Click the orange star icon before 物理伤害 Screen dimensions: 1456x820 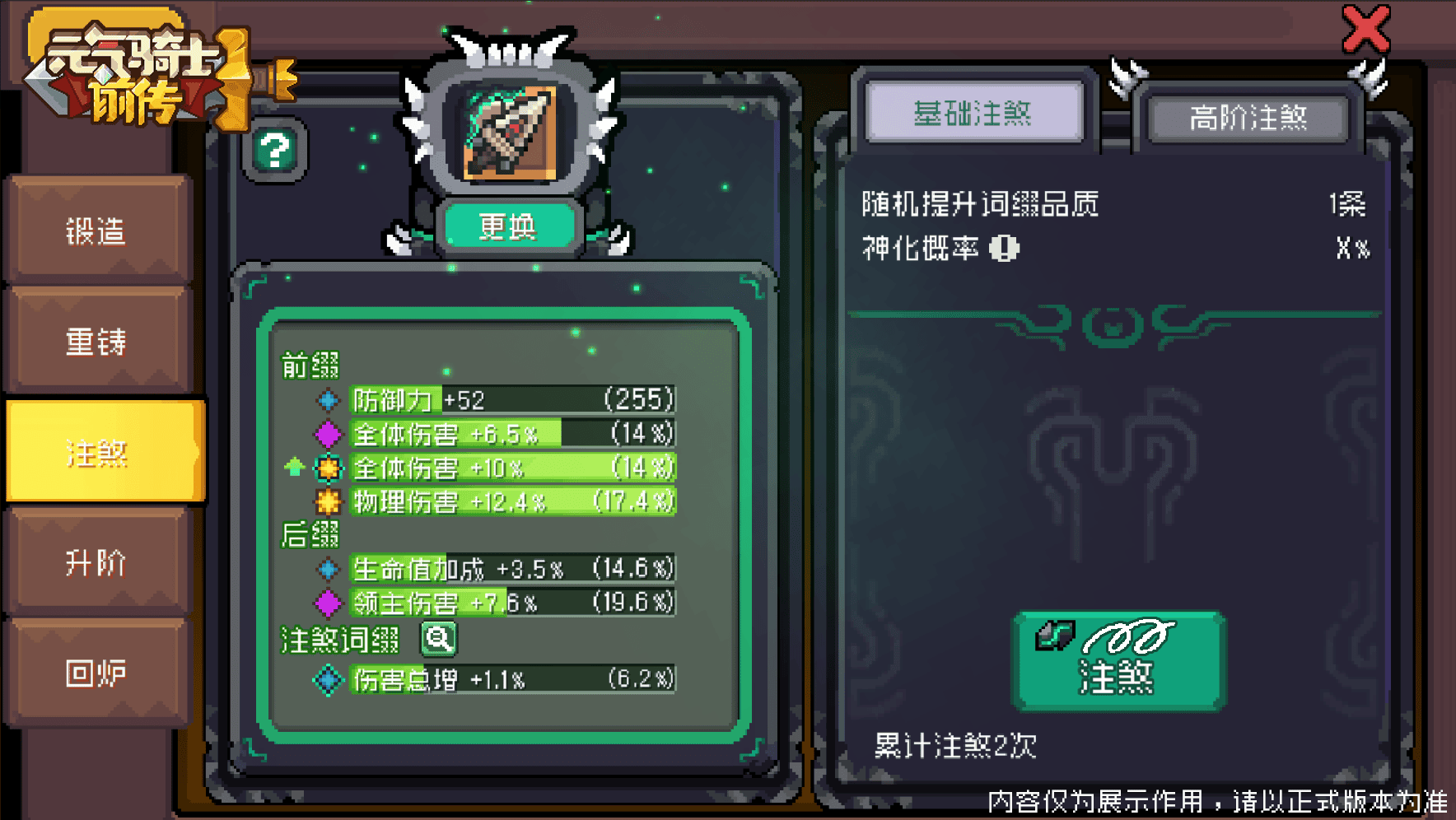coord(328,500)
